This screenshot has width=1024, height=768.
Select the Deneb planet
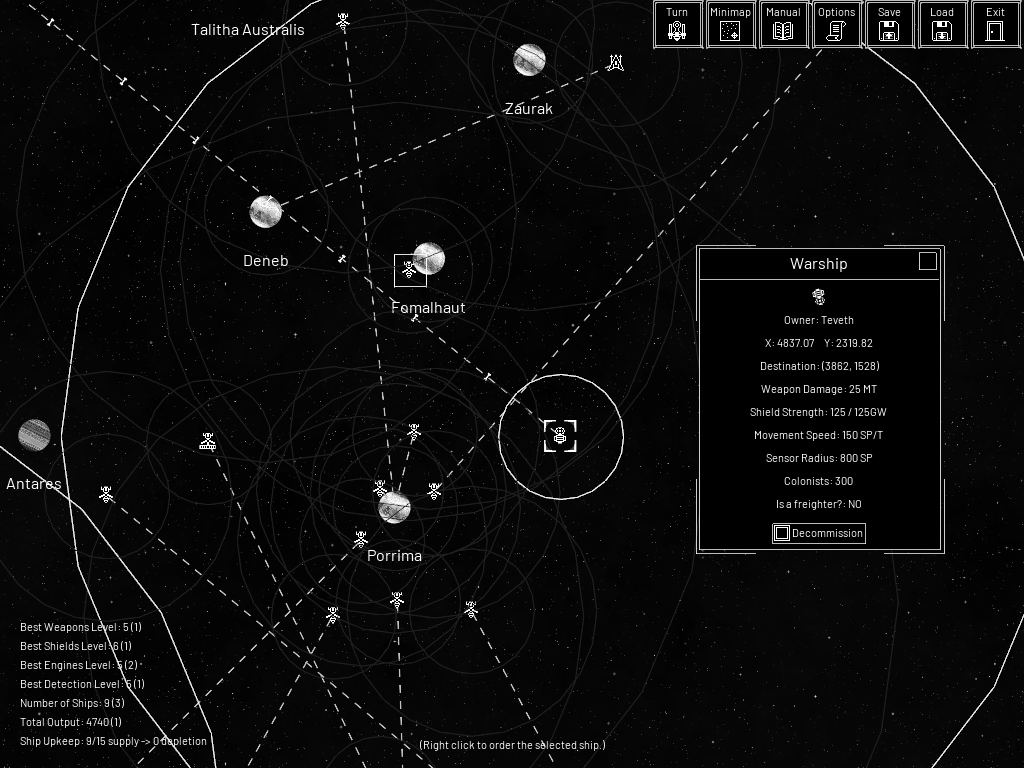coord(265,212)
